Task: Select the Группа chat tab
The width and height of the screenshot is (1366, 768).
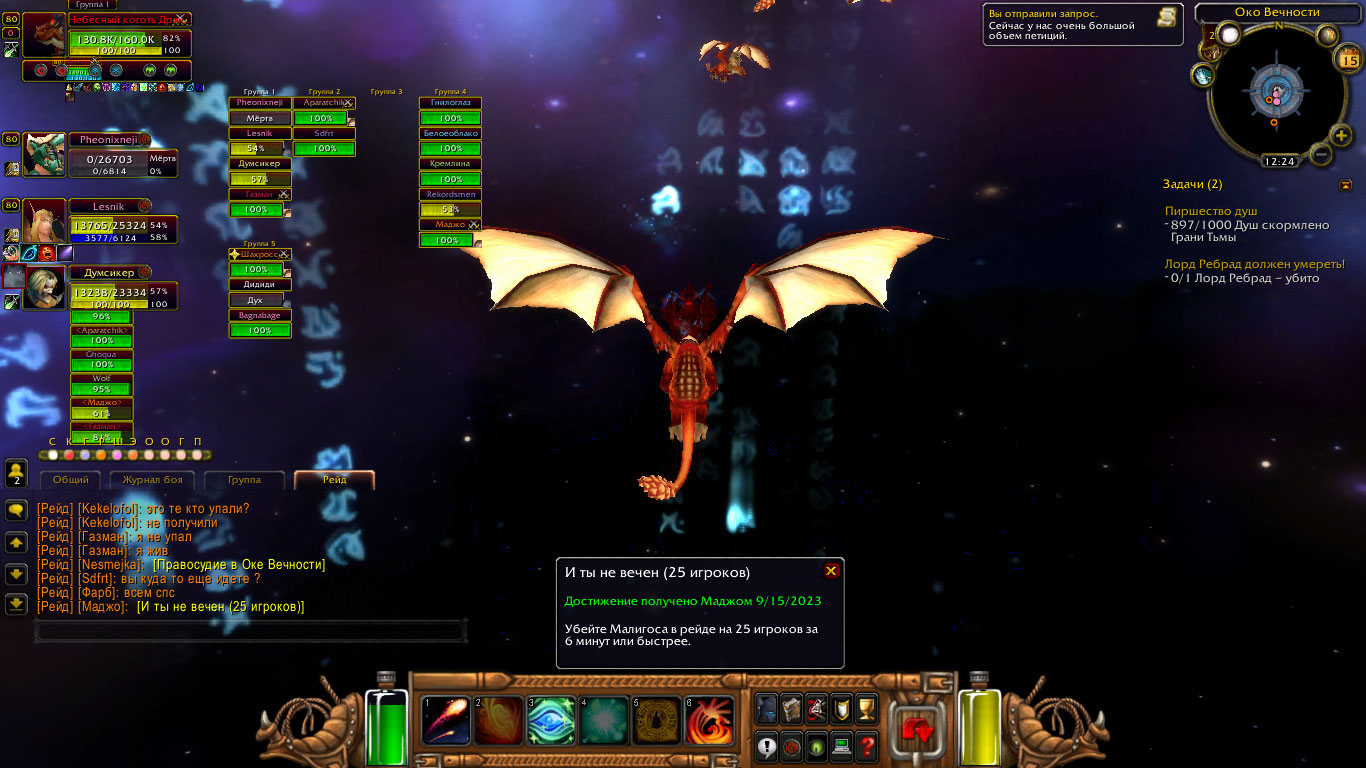Action: (244, 480)
